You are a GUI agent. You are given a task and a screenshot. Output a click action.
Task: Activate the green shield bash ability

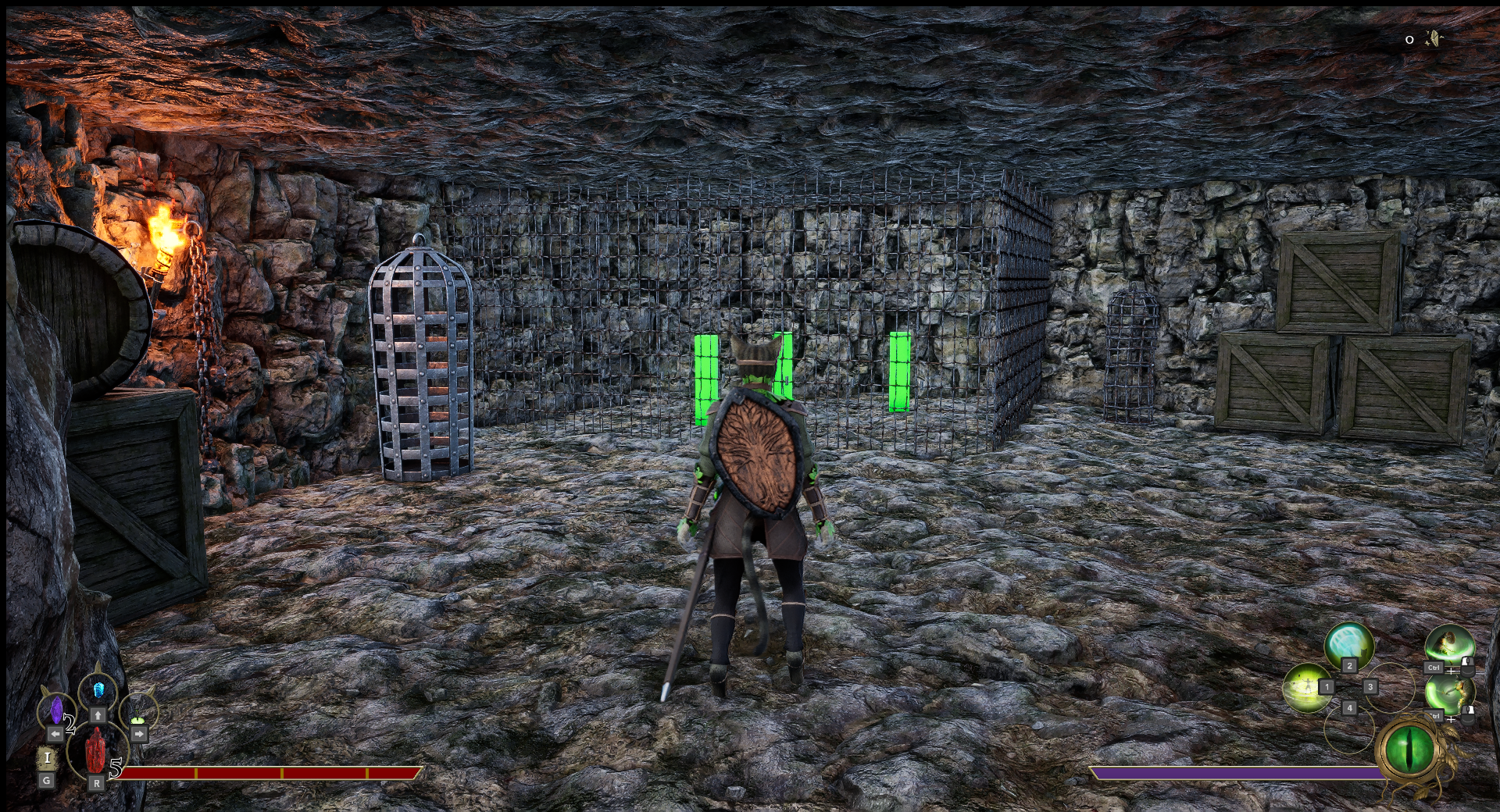[x=1449, y=646]
